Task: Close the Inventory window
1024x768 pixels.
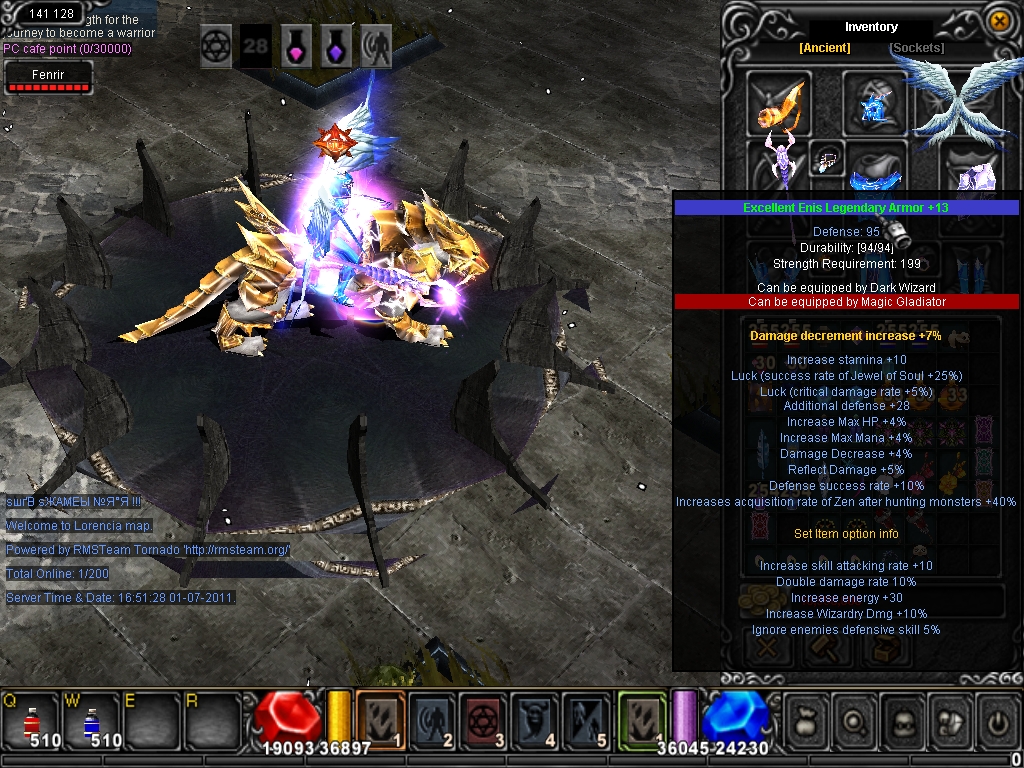Action: click(998, 20)
